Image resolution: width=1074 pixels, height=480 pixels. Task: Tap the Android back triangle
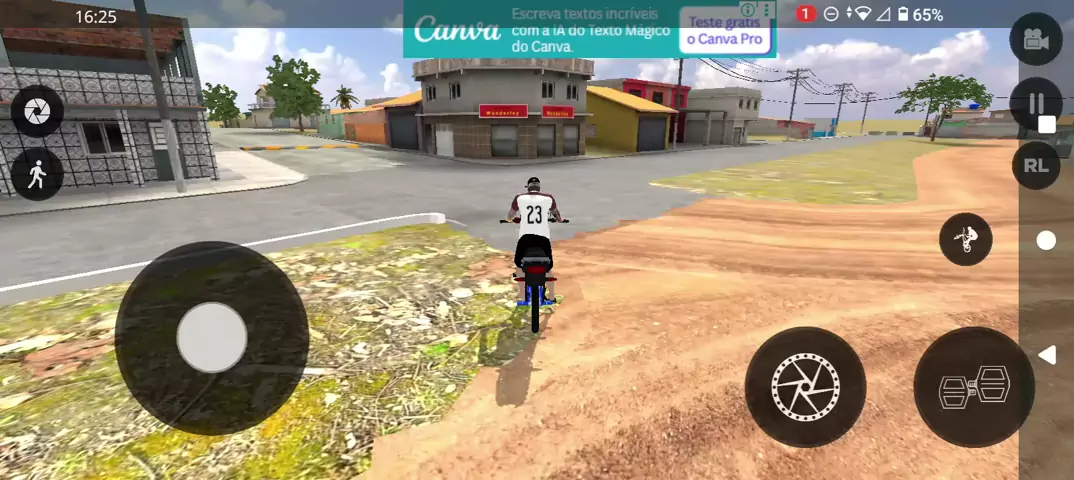click(1046, 355)
